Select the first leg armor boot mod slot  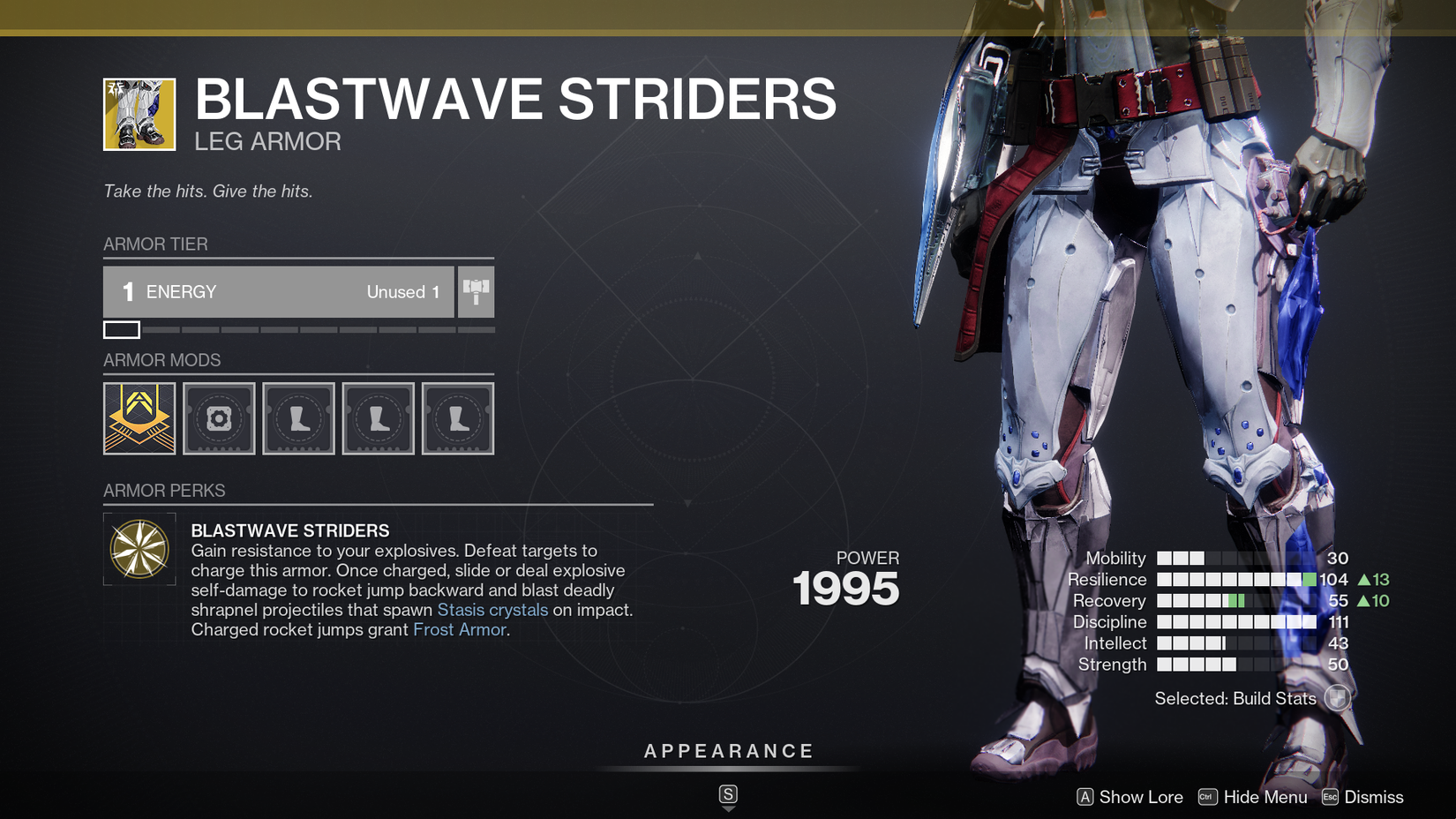click(298, 417)
